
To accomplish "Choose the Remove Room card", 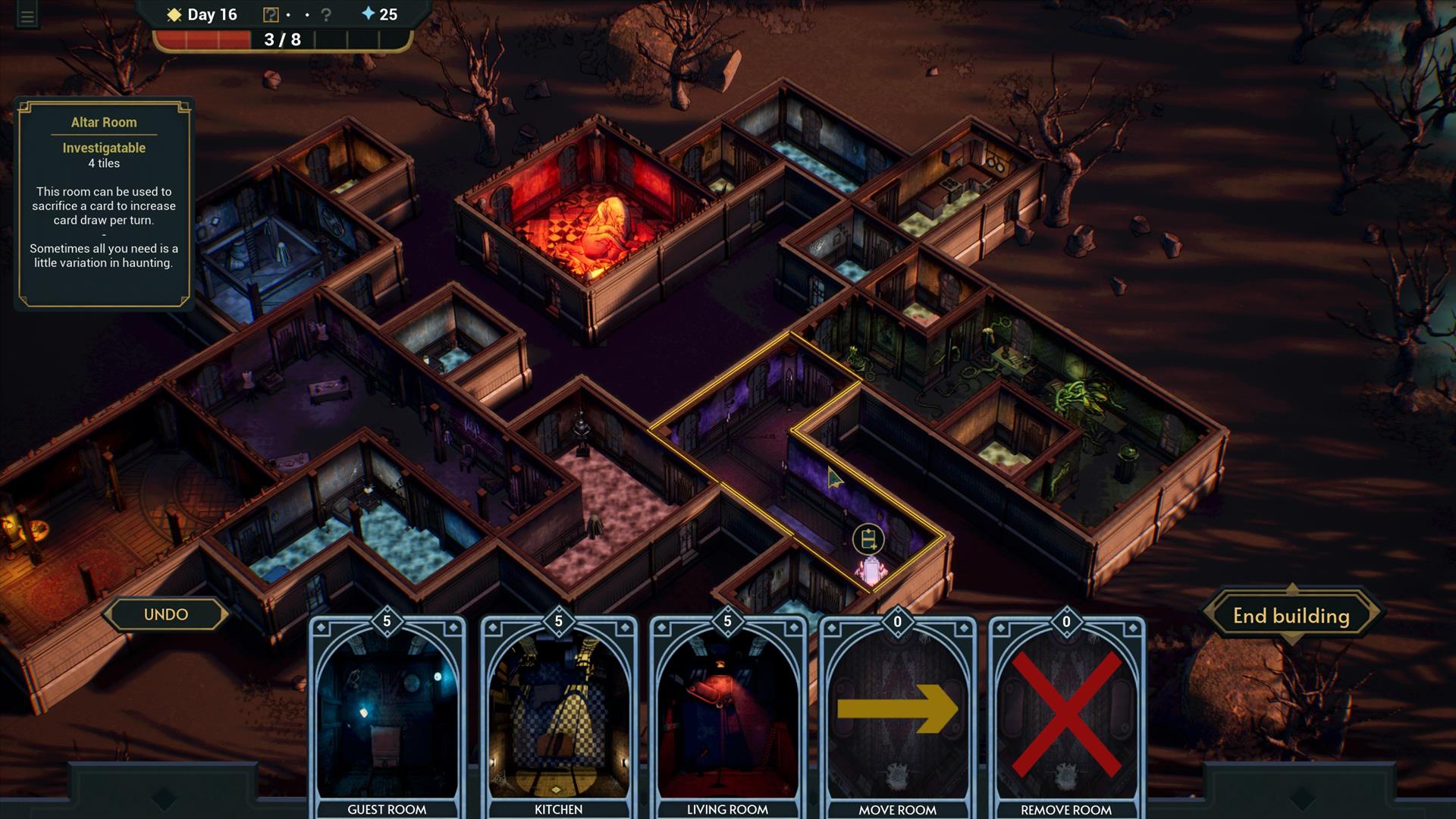I will 1066,717.
